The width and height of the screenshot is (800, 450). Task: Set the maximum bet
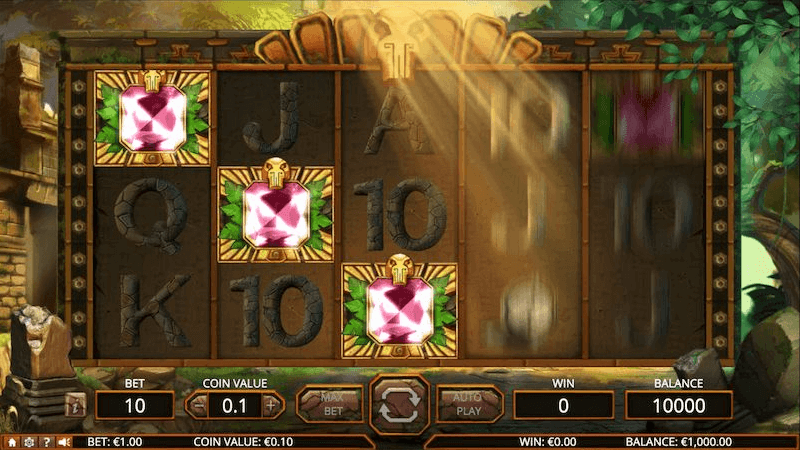(x=331, y=404)
